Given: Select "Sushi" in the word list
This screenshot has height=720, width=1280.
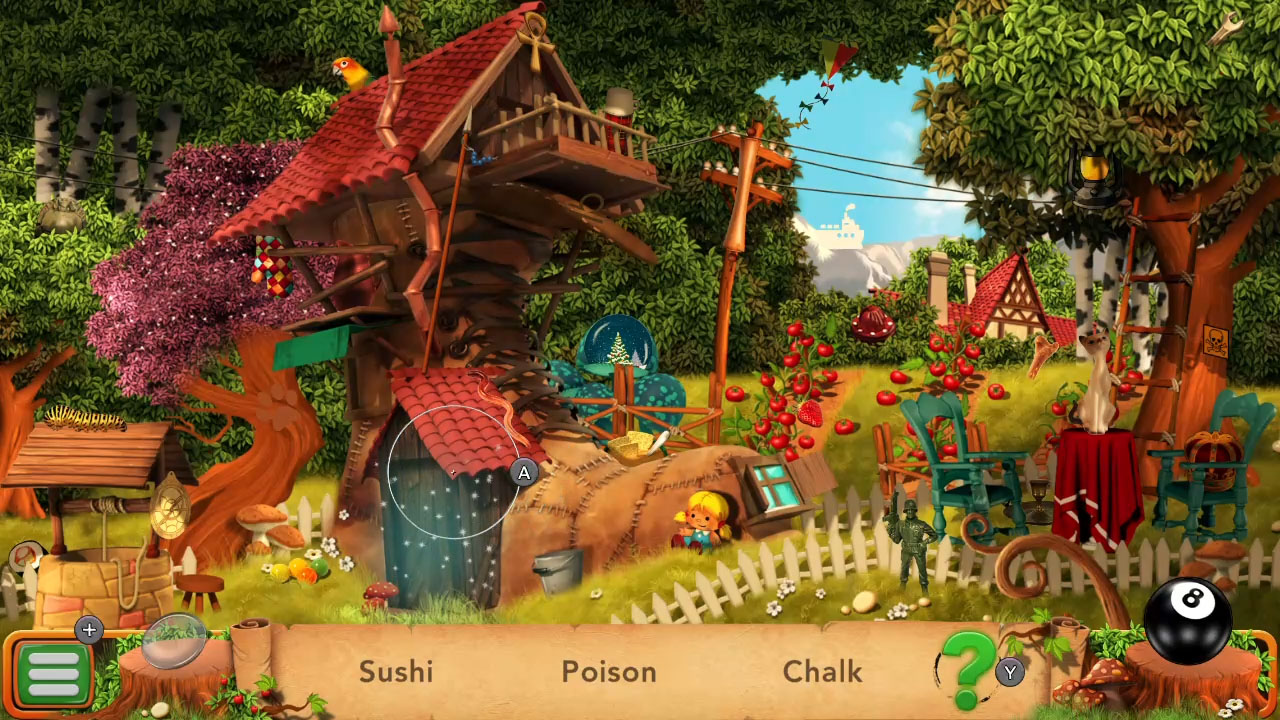Looking at the screenshot, I should pyautogui.click(x=395, y=672).
